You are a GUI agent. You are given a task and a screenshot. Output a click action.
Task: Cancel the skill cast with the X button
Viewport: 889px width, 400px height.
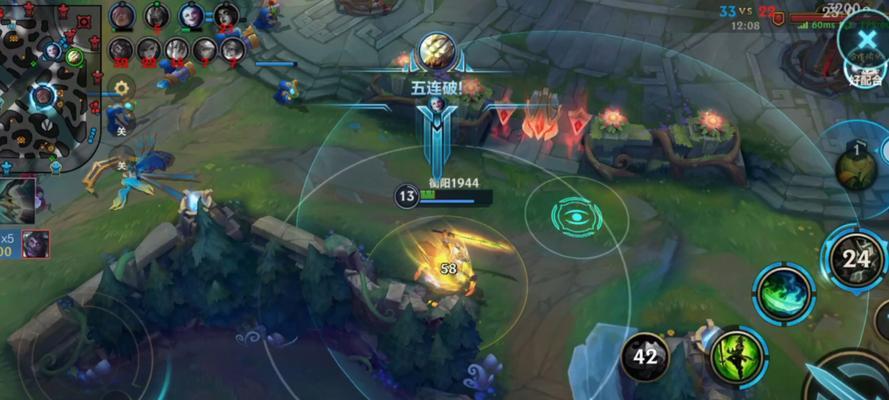[863, 42]
